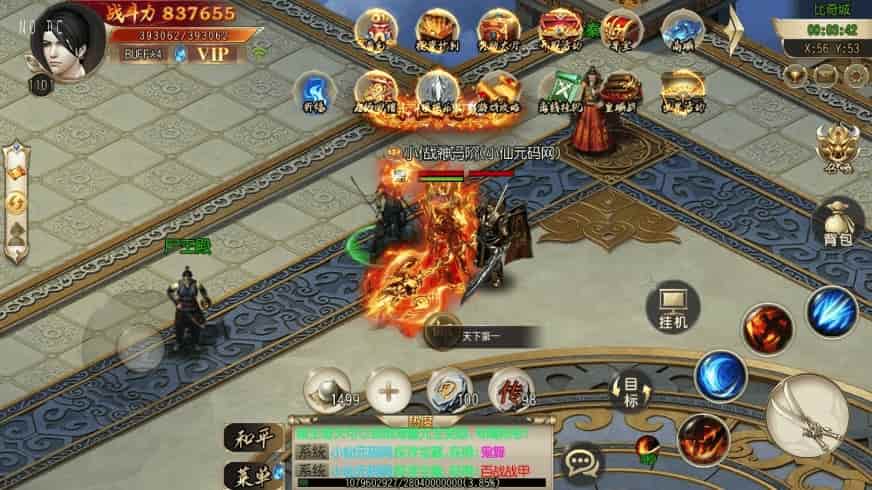Open the 菜单 menu button
Image resolution: width=872 pixels, height=490 pixels.
(247, 473)
